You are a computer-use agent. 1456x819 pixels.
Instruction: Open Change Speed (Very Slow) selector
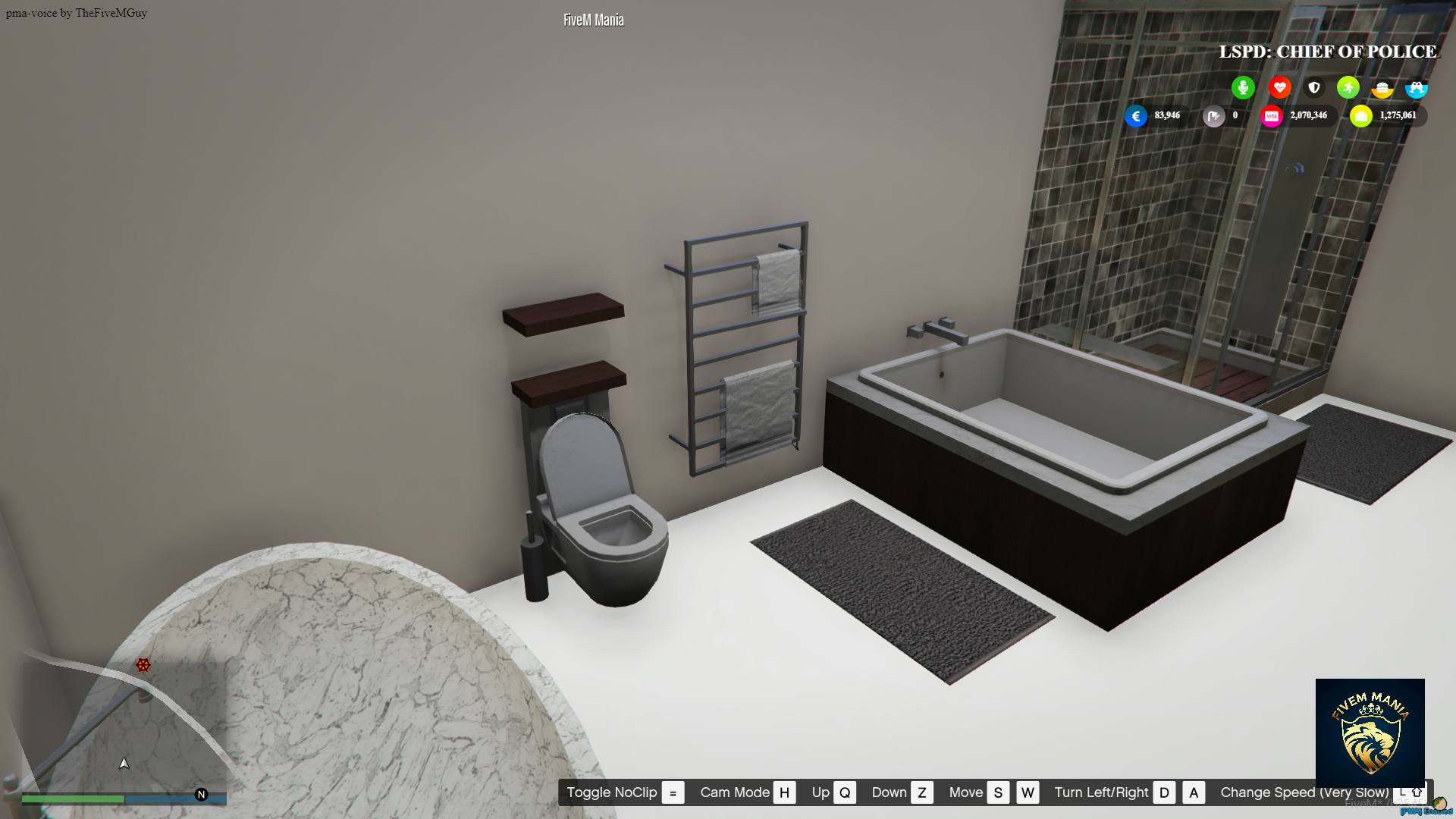tap(1304, 792)
